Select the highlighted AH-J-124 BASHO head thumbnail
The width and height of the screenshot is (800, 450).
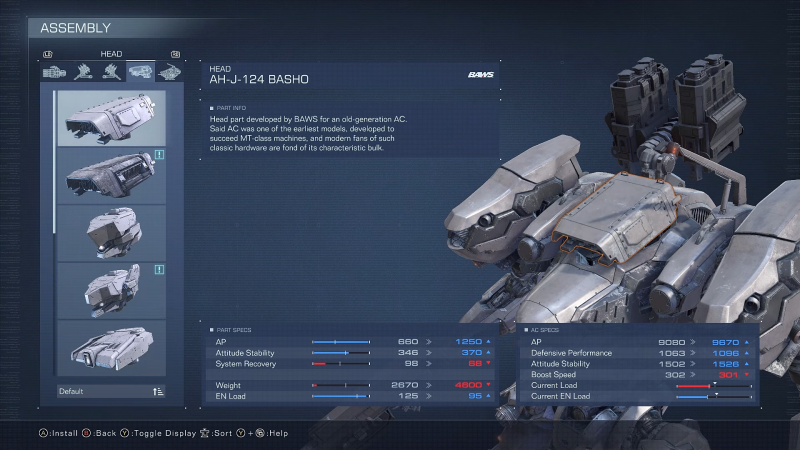coord(111,118)
